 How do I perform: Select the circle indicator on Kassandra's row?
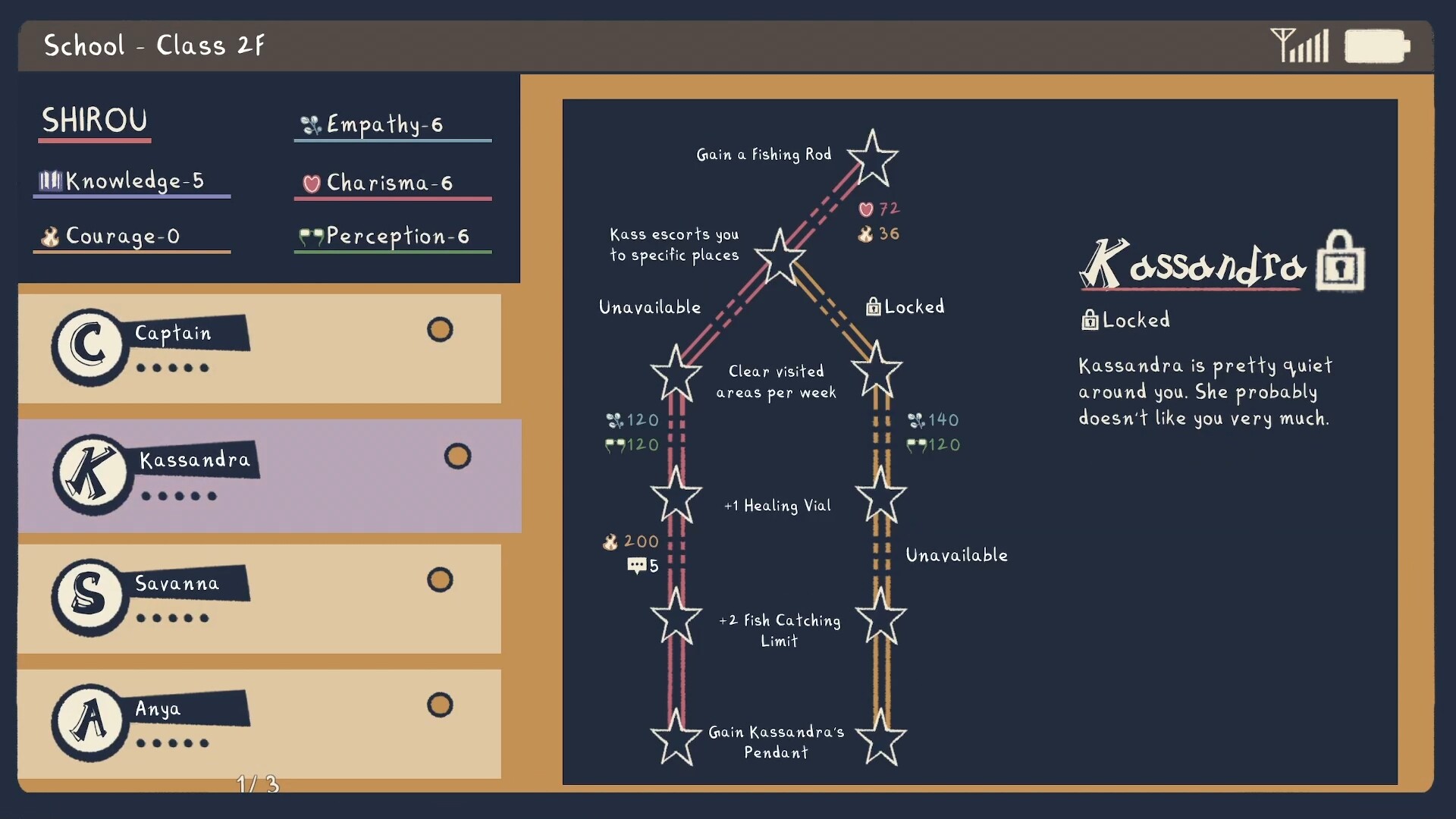pos(457,456)
